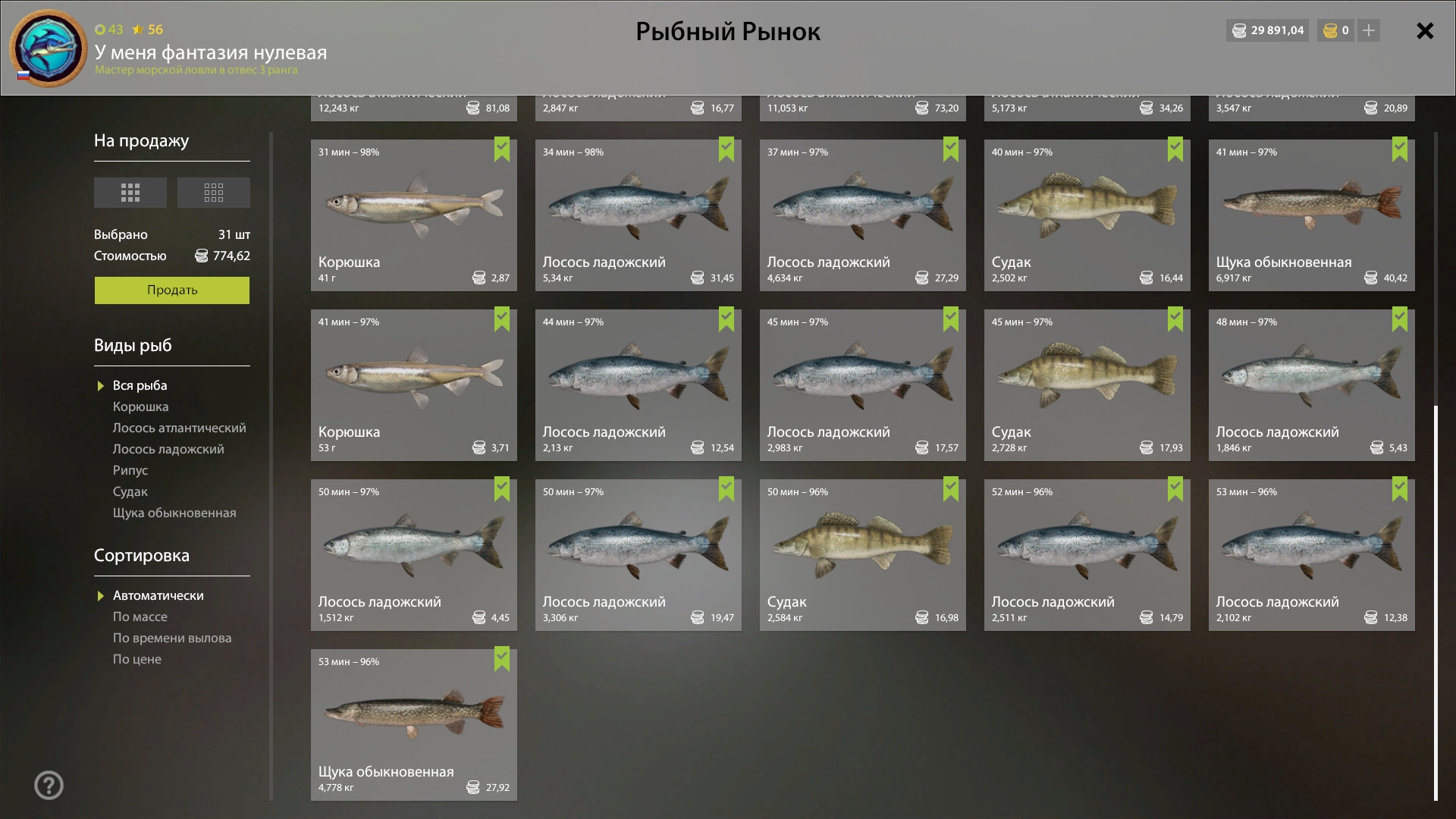Open the question mark help button
This screenshot has height=819, width=1456.
[x=49, y=785]
